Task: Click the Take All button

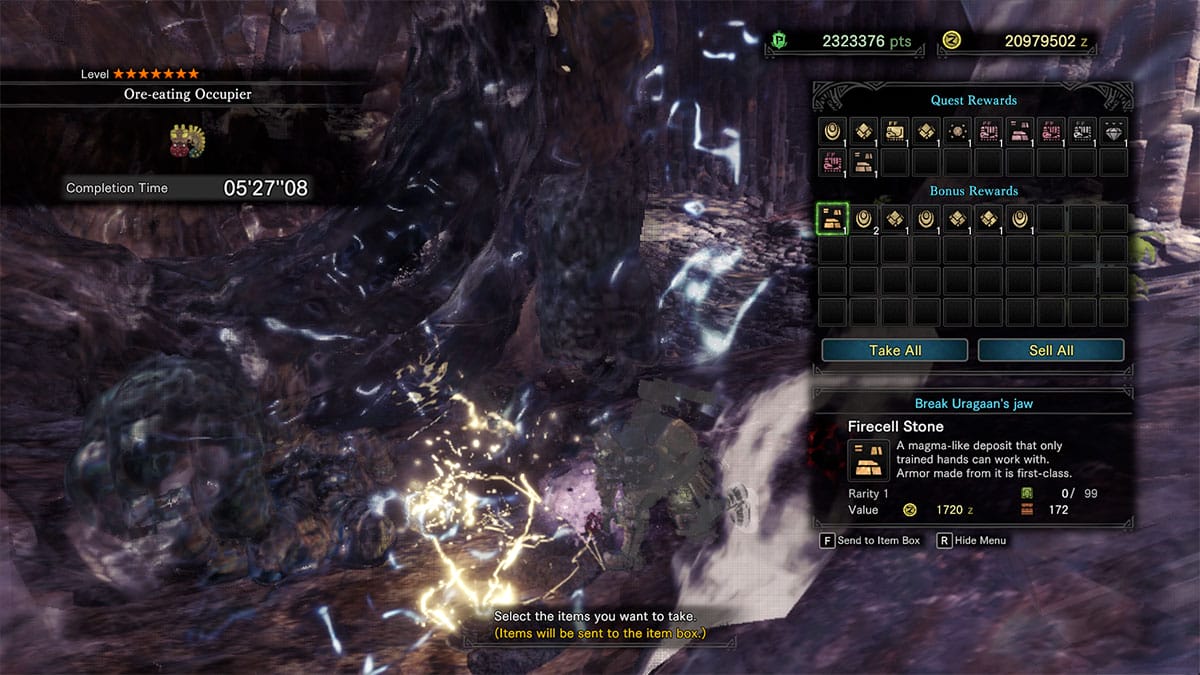Action: tap(894, 350)
